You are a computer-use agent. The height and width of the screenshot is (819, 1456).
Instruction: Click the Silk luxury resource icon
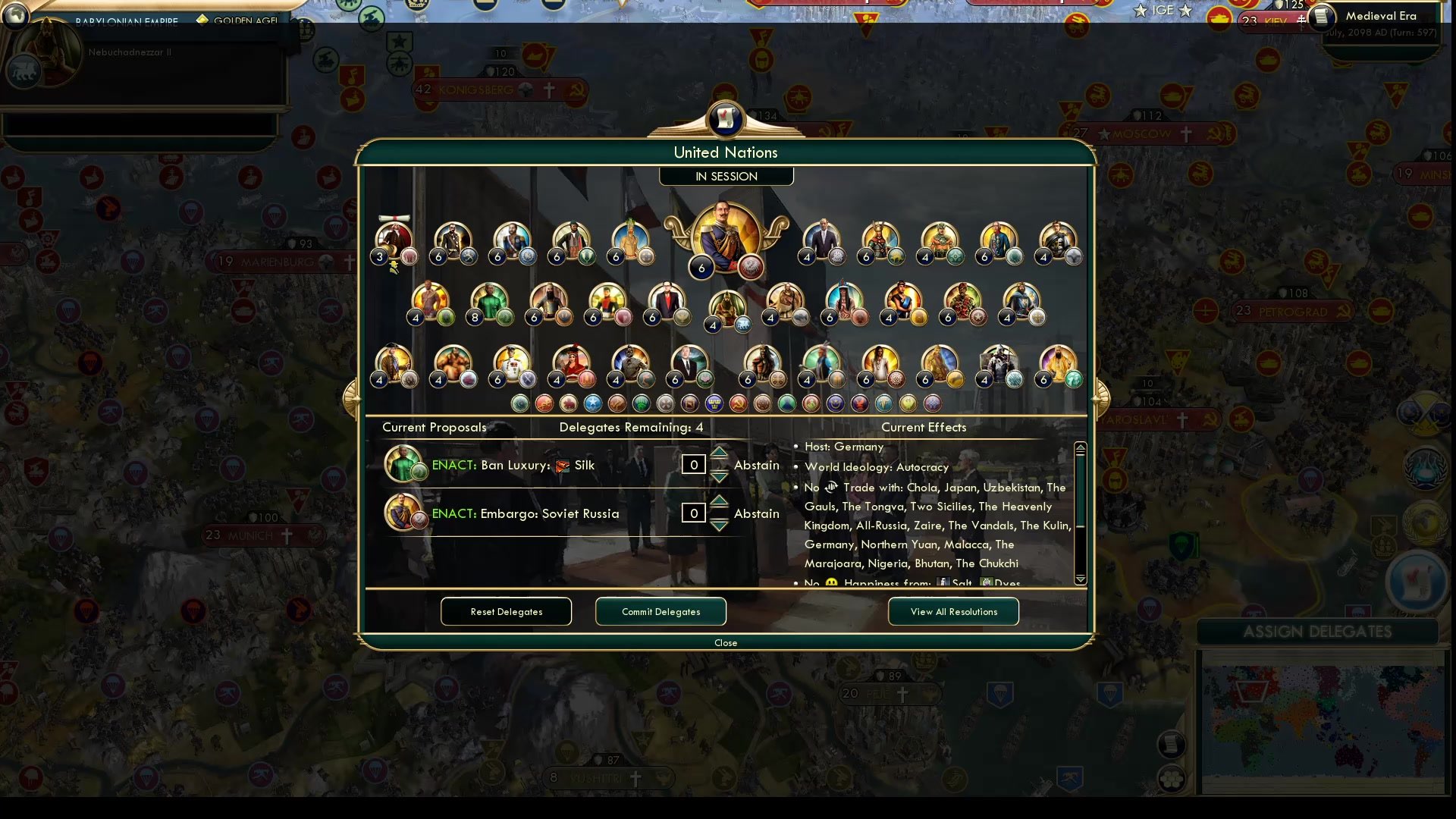563,465
